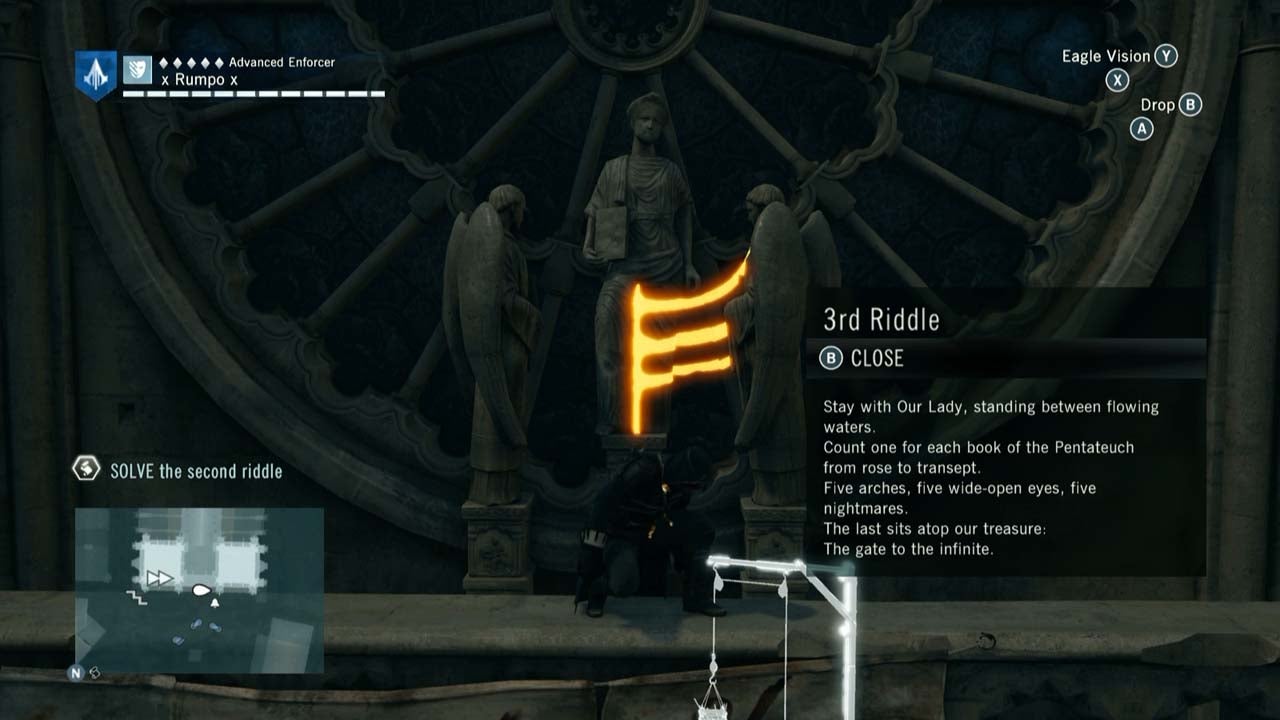Screen dimensions: 1280x720
Task: Toggle the A button prompt
Action: (x=1141, y=128)
